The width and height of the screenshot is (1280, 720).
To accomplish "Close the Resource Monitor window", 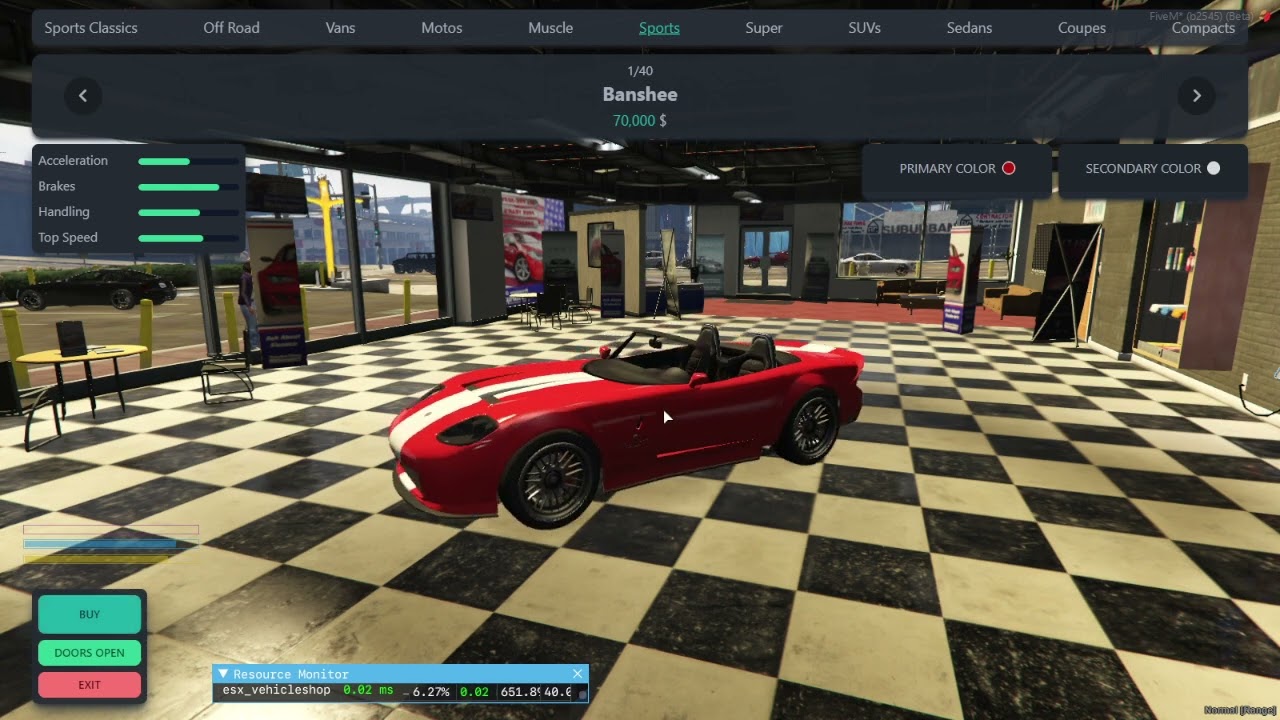I will pos(577,674).
